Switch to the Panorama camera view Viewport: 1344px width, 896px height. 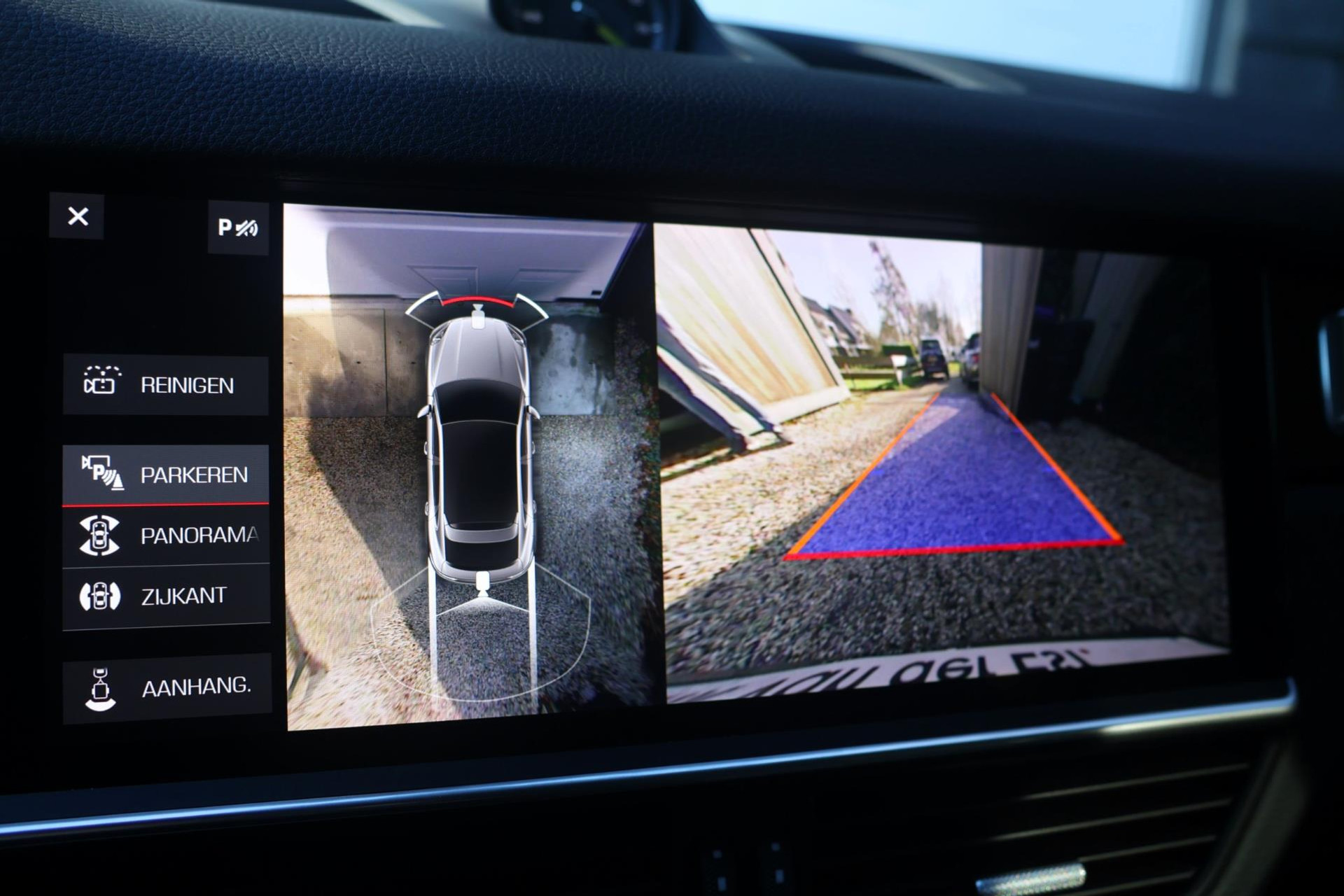(x=166, y=535)
